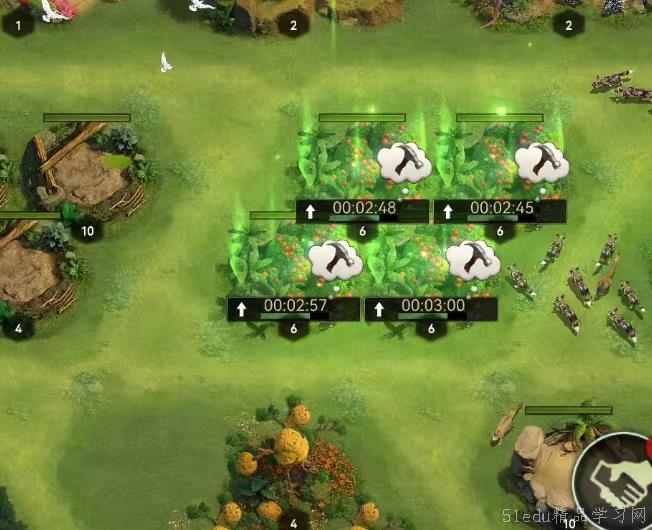Screen dimensions: 652x530
Task: Tap the hammer bubble above the 00:02:45 timer
Action: [542, 162]
